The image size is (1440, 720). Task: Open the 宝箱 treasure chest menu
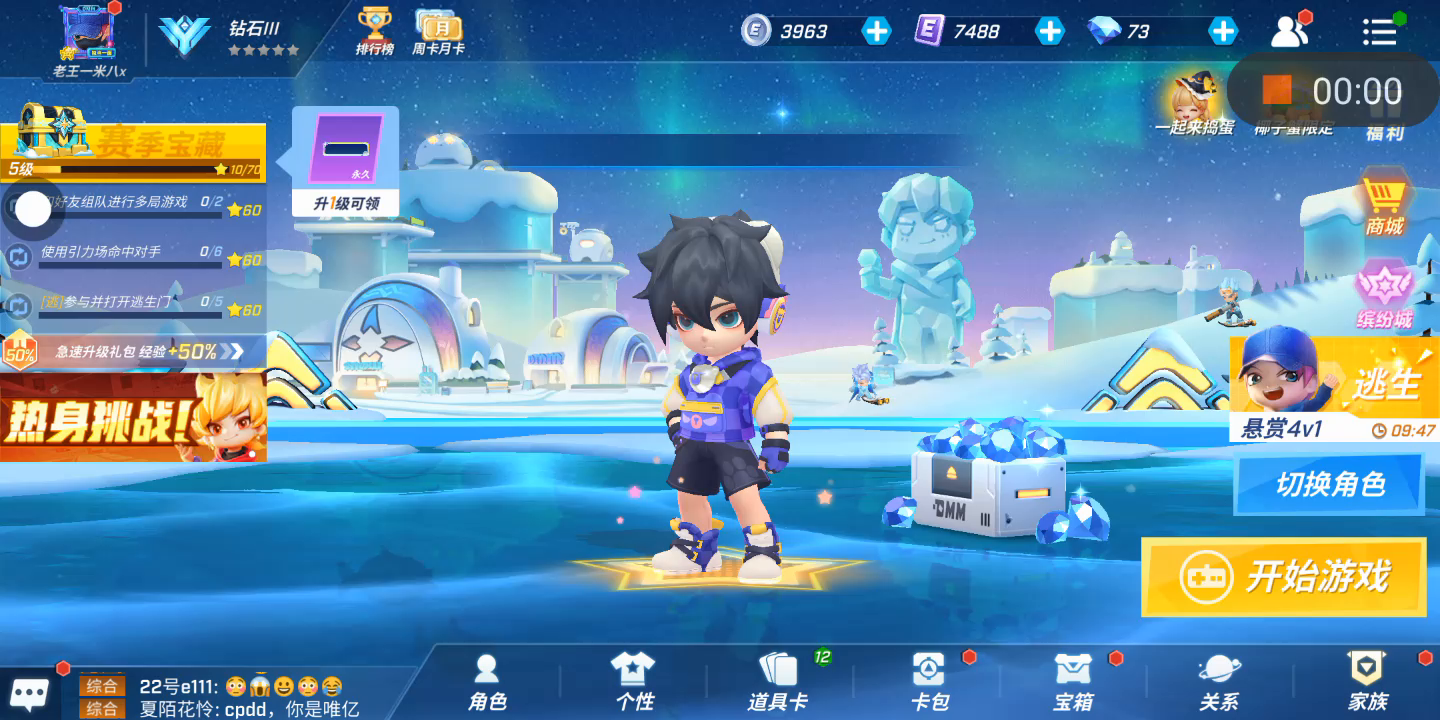click(x=1074, y=682)
